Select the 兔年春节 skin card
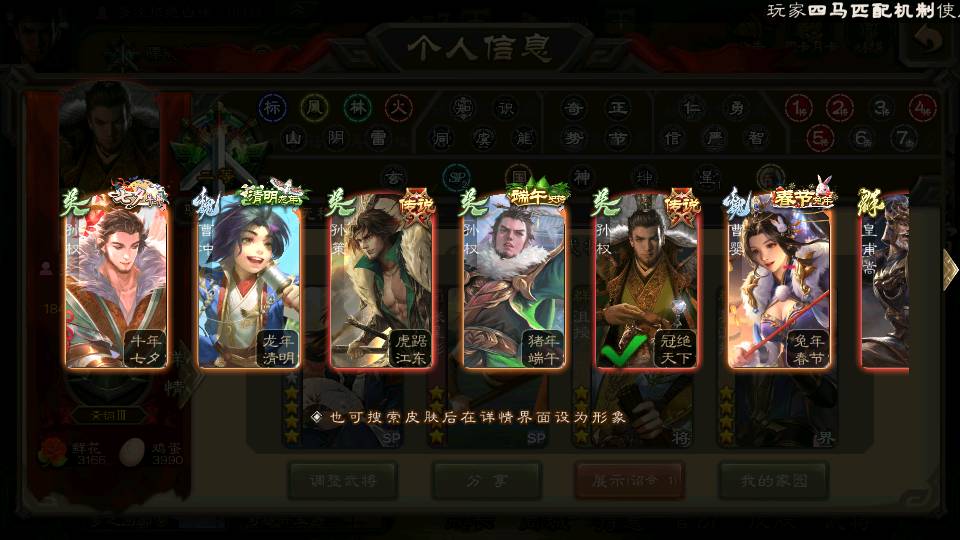Viewport: 960px width, 540px height. (780, 280)
